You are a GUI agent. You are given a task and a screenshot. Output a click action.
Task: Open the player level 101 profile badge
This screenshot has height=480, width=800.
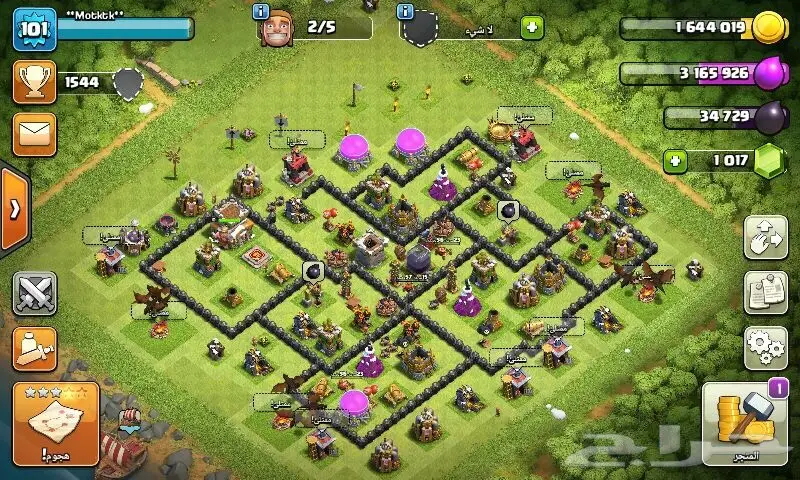[33, 28]
